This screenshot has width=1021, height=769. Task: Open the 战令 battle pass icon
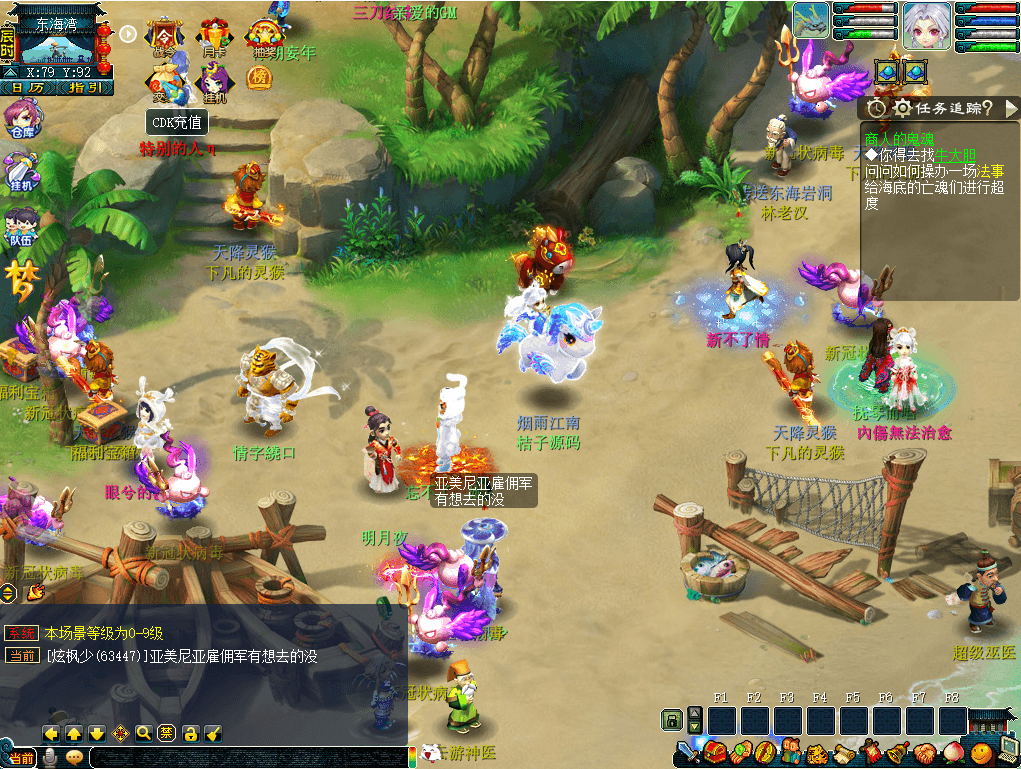tap(163, 37)
